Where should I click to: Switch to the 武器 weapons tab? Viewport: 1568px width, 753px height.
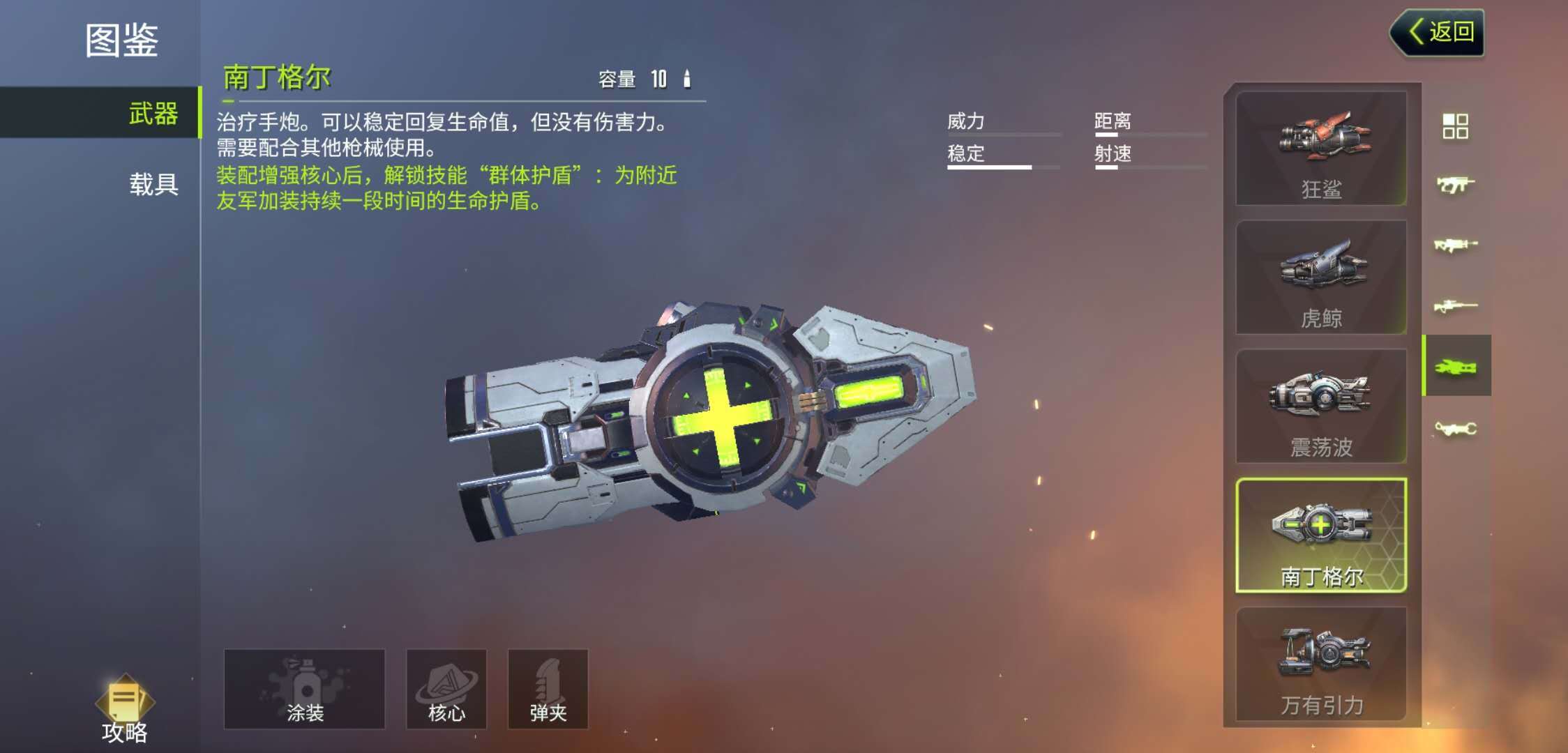153,113
